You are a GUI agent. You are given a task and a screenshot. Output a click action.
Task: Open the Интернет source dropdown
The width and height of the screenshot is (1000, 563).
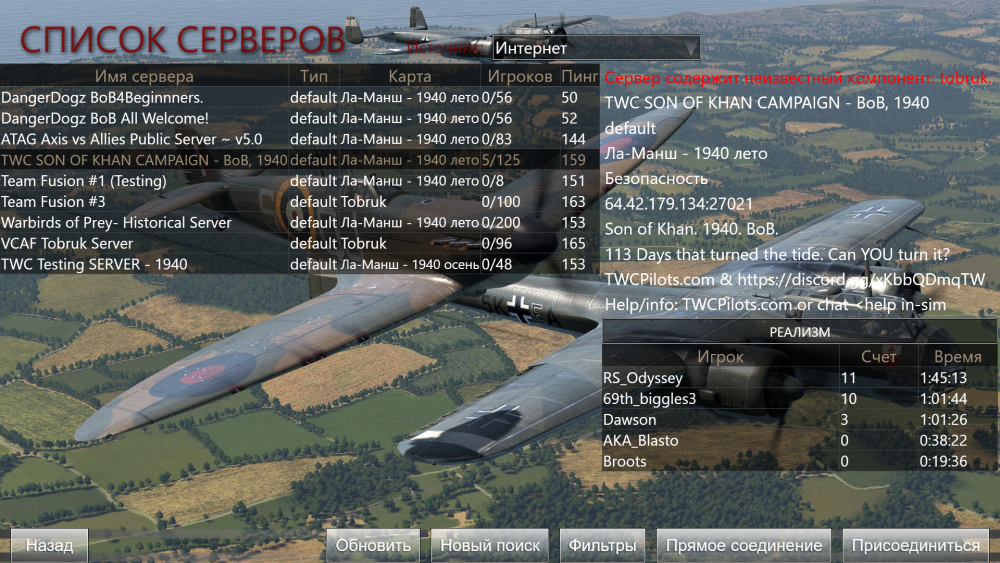pos(596,48)
